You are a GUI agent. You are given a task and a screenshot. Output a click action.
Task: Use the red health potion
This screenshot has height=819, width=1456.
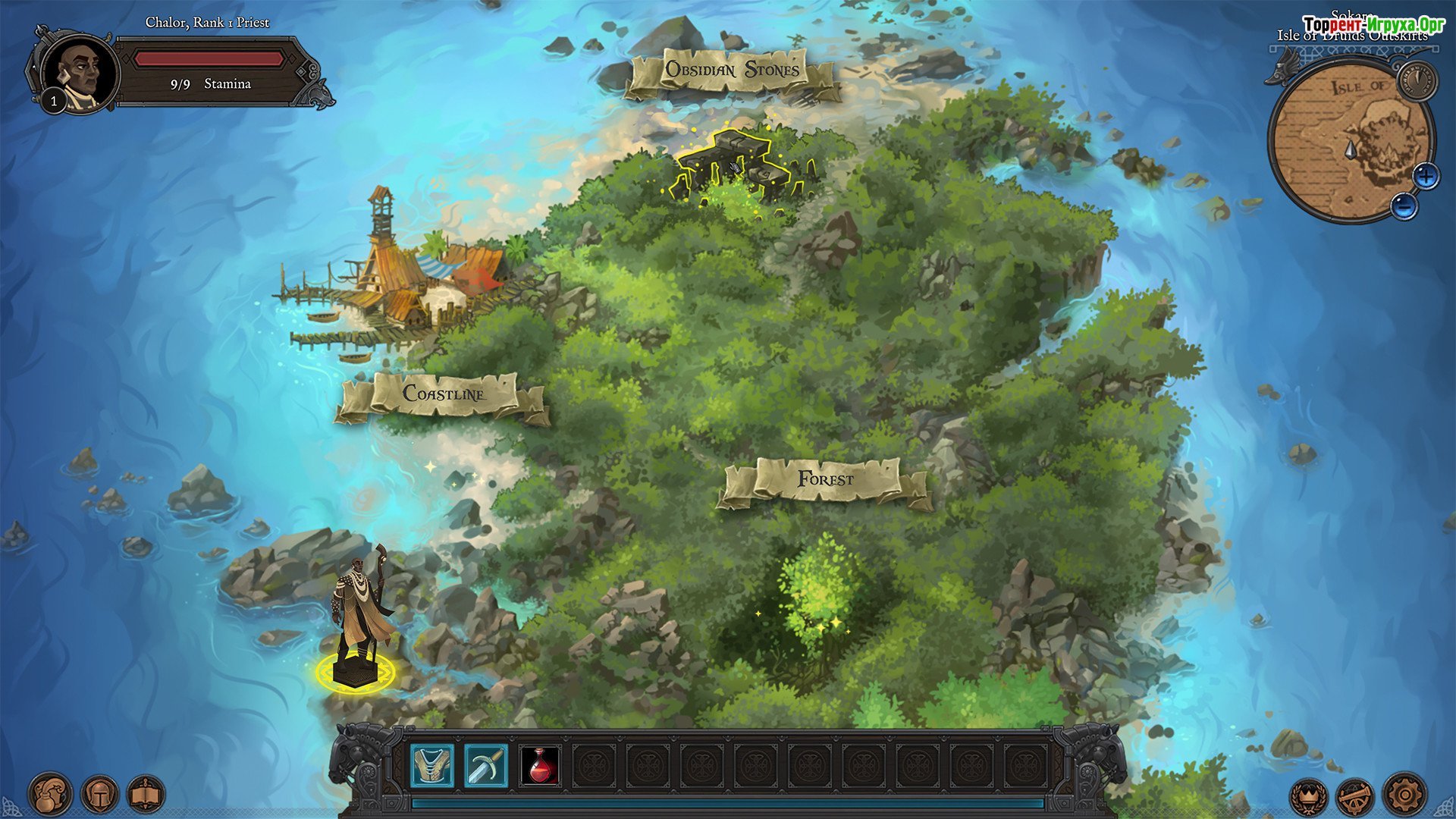click(x=540, y=765)
